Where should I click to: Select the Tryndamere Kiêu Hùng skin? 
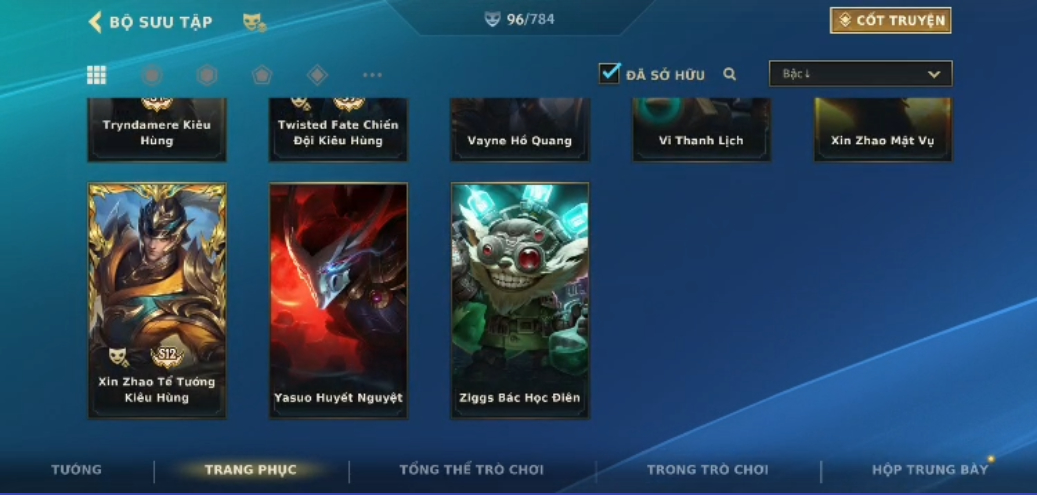point(157,130)
